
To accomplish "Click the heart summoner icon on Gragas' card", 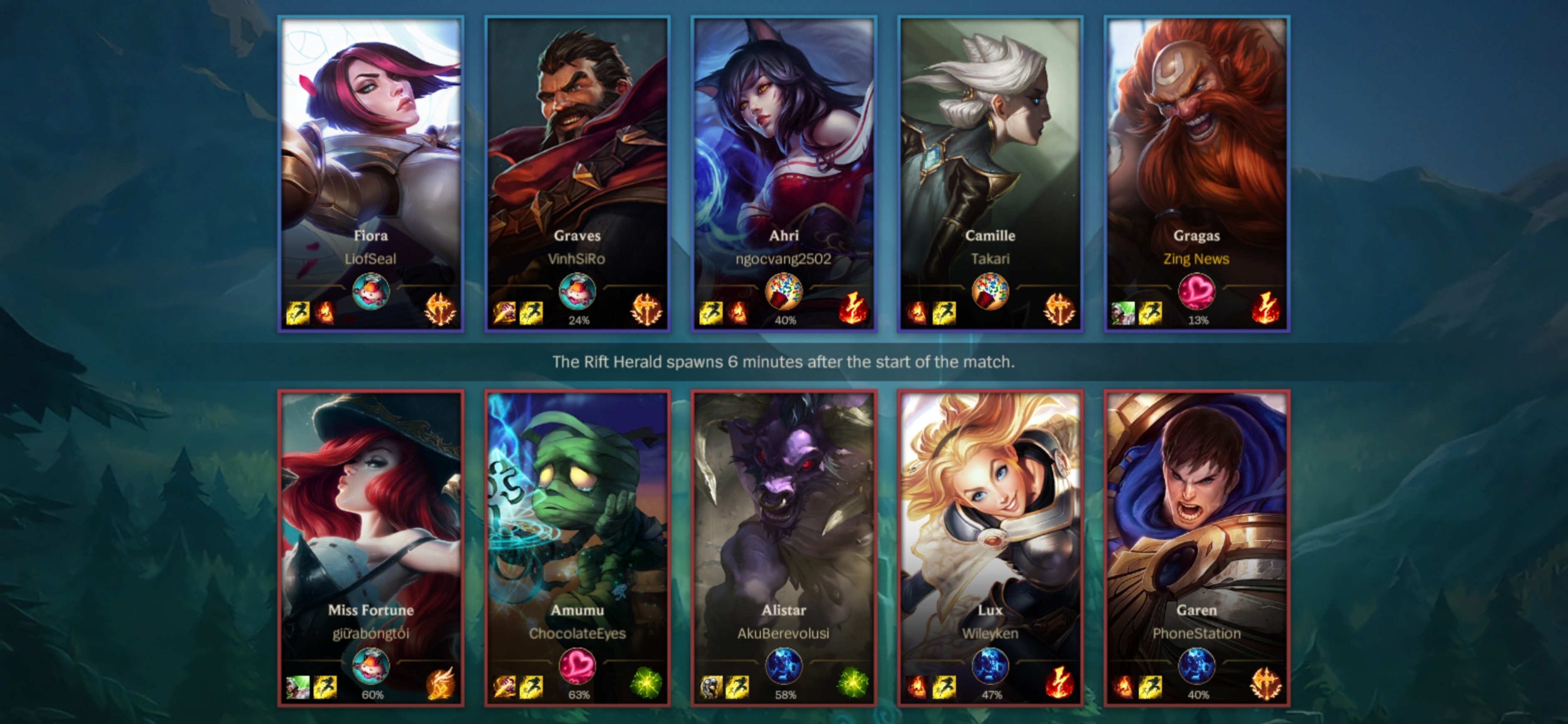I will coord(1196,292).
